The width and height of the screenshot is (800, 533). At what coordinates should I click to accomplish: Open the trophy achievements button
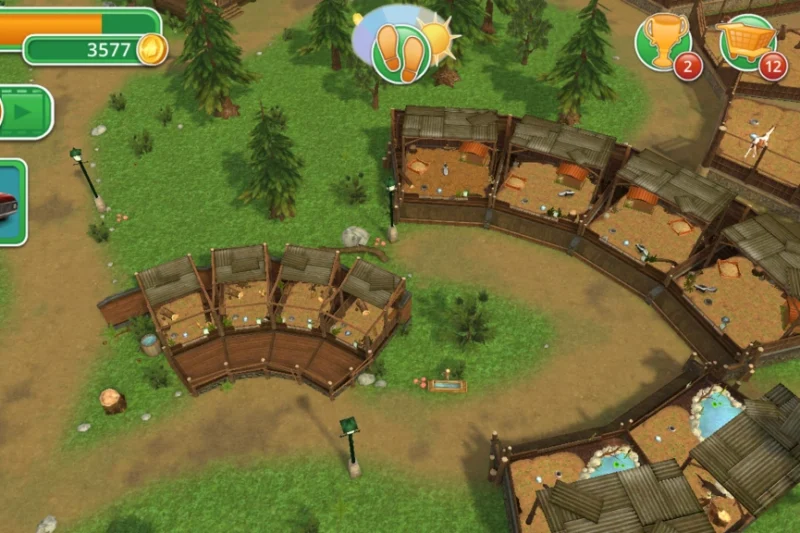[x=663, y=43]
